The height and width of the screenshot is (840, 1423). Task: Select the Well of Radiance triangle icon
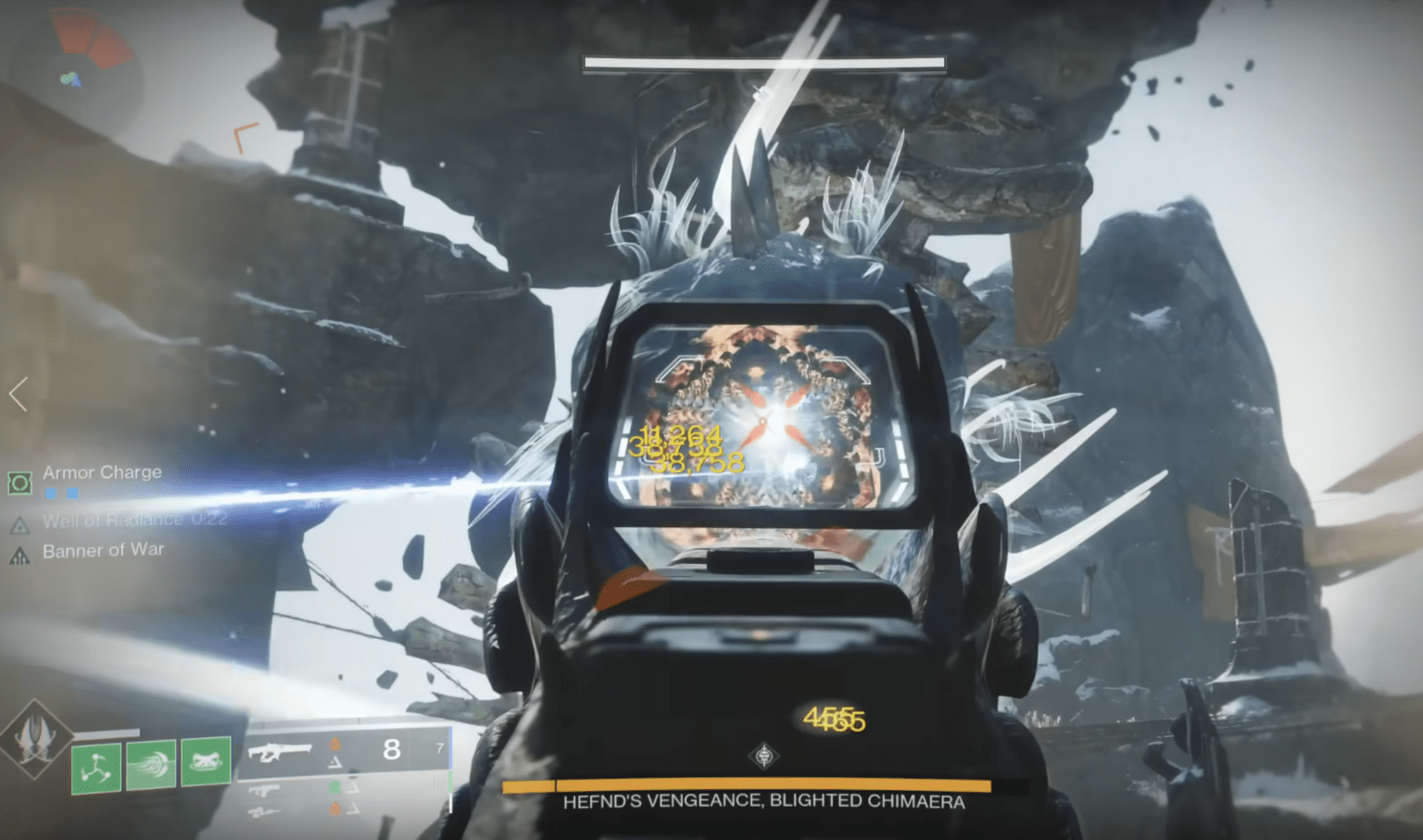coord(19,526)
